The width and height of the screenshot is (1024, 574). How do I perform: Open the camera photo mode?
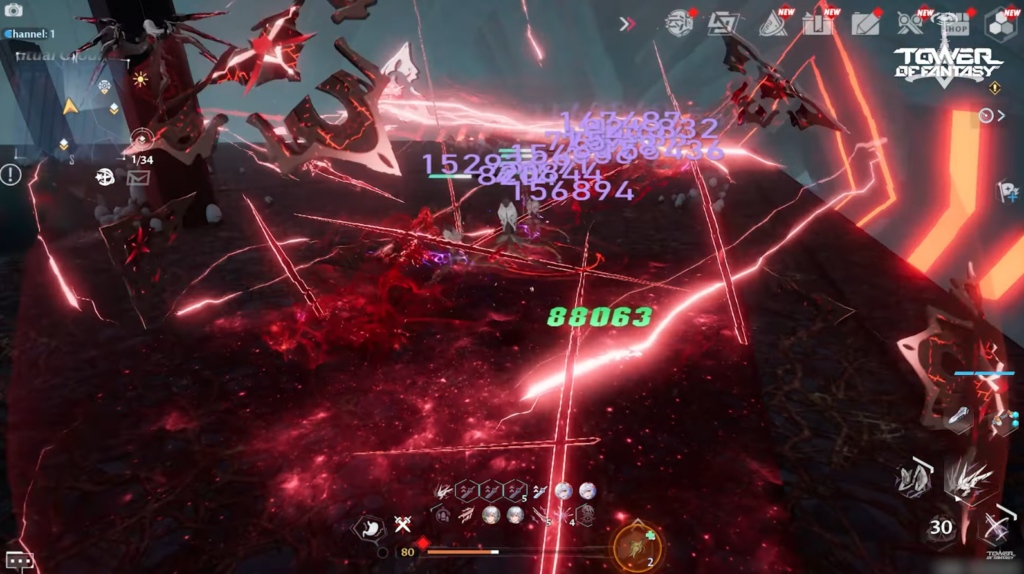[x=14, y=10]
